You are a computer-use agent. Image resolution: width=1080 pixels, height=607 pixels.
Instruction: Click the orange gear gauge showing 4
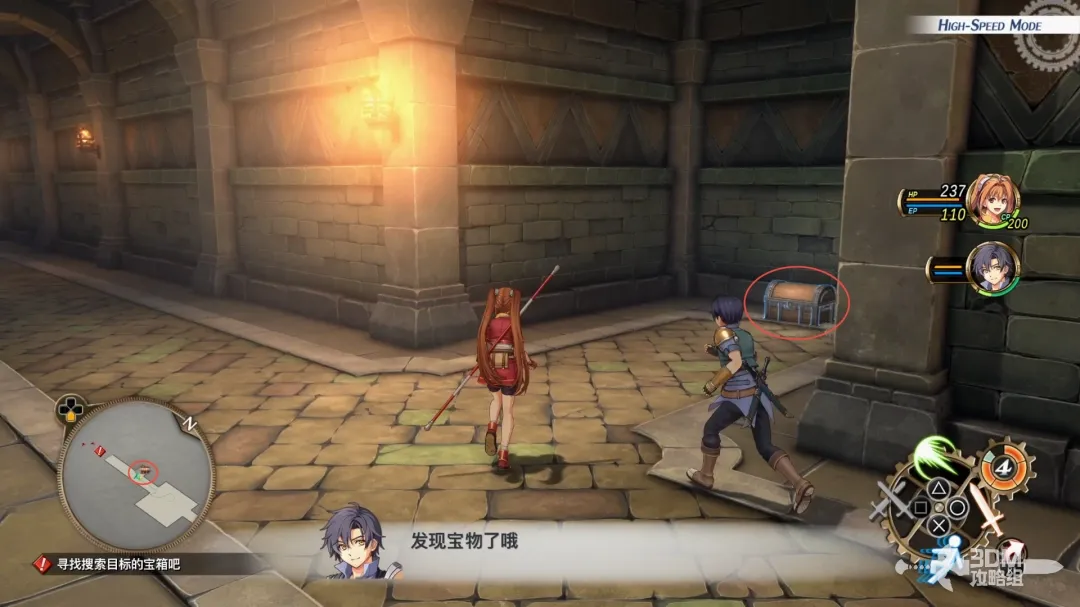[x=1002, y=467]
